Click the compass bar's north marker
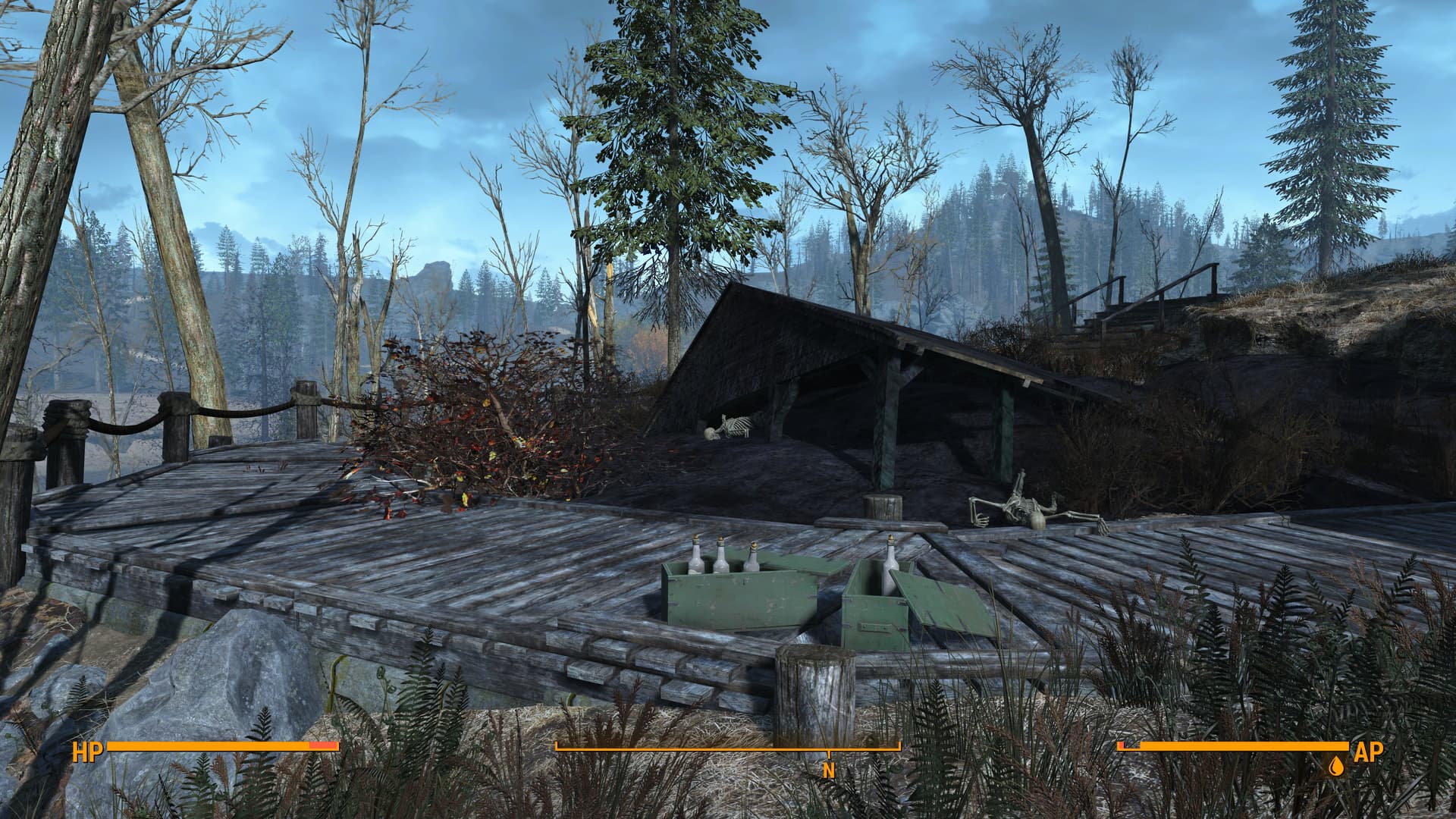This screenshot has width=1456, height=819. click(829, 770)
